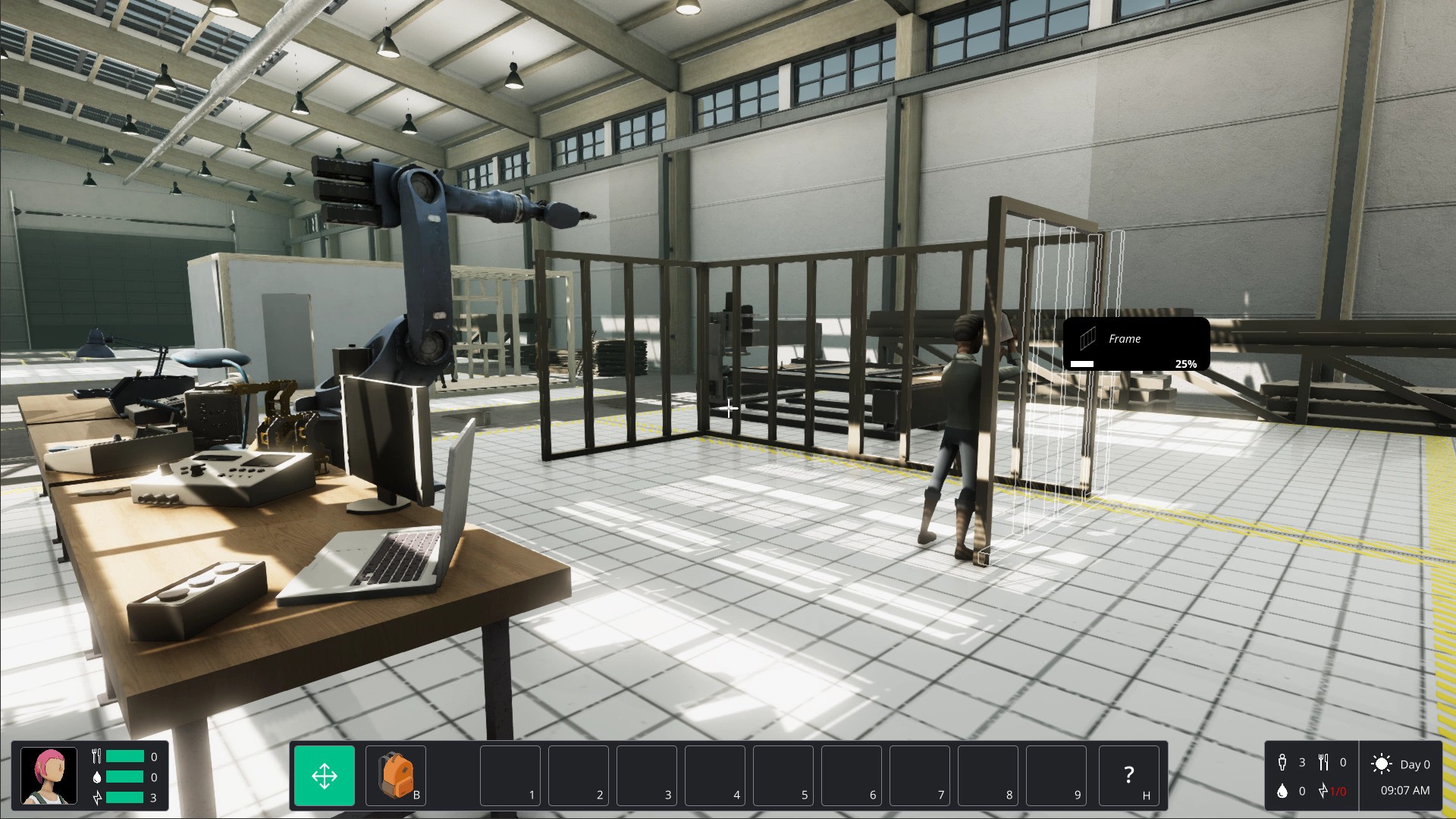1456x819 pixels.
Task: Click the energy bolt stat icon
Action: tap(97, 797)
